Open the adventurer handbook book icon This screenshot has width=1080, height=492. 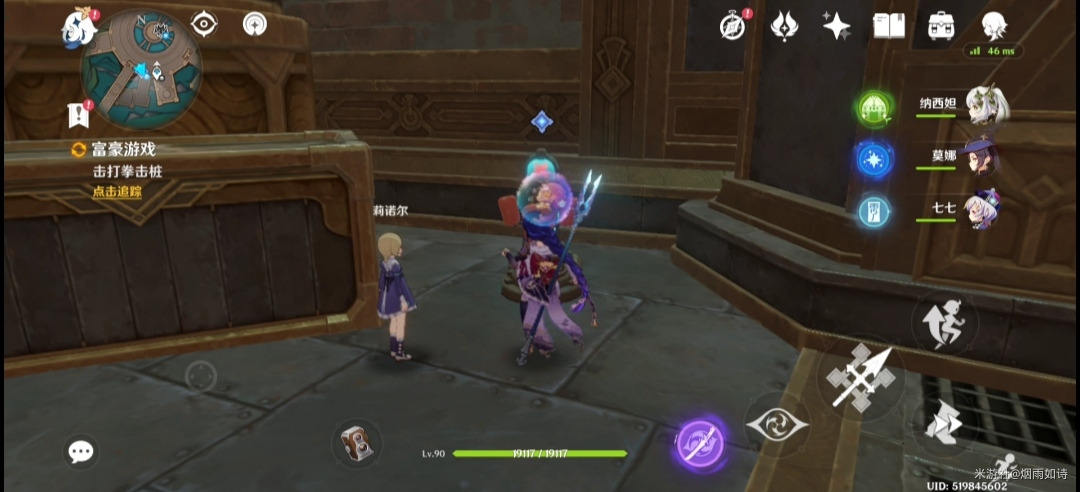(x=888, y=26)
